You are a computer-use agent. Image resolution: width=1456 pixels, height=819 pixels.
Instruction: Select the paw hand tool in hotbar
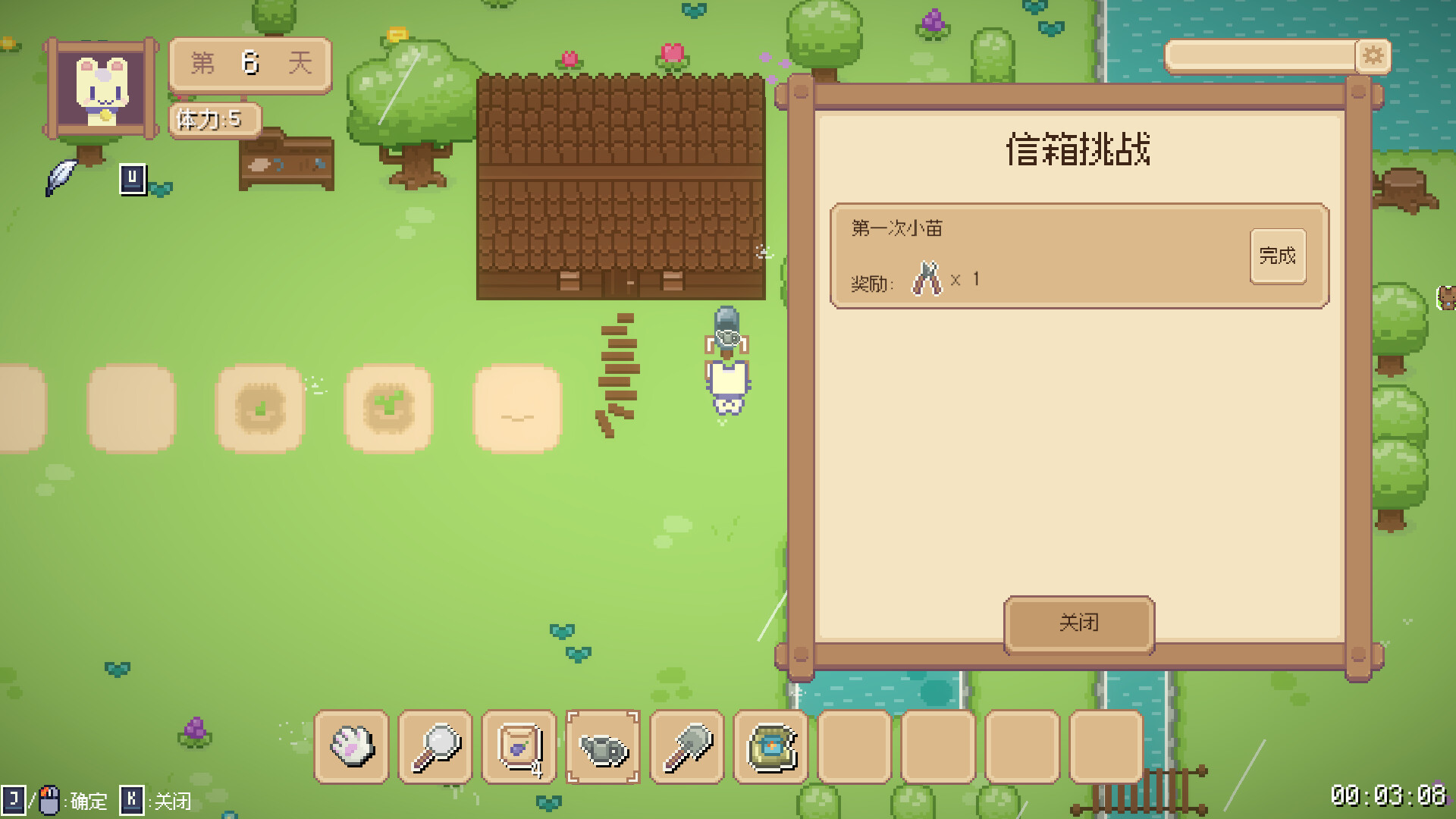click(352, 747)
